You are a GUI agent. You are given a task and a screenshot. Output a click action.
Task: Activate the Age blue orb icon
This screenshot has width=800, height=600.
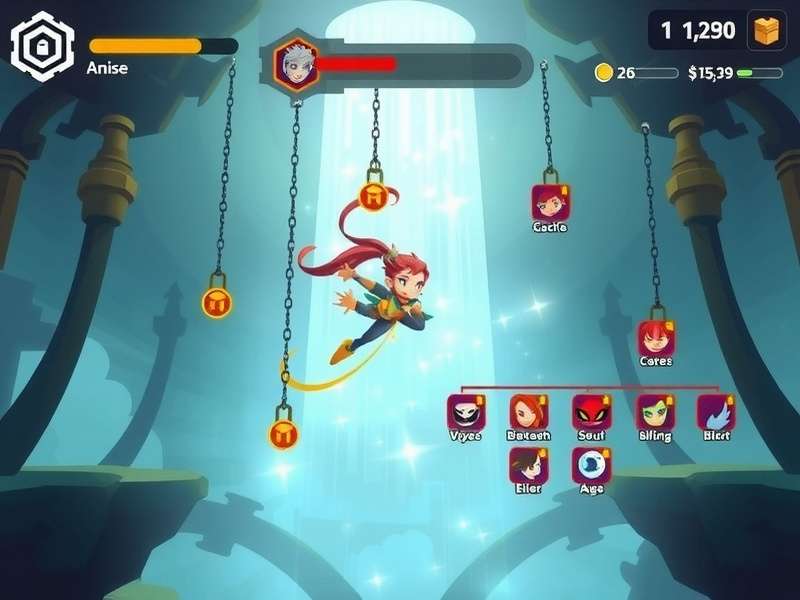point(591,465)
